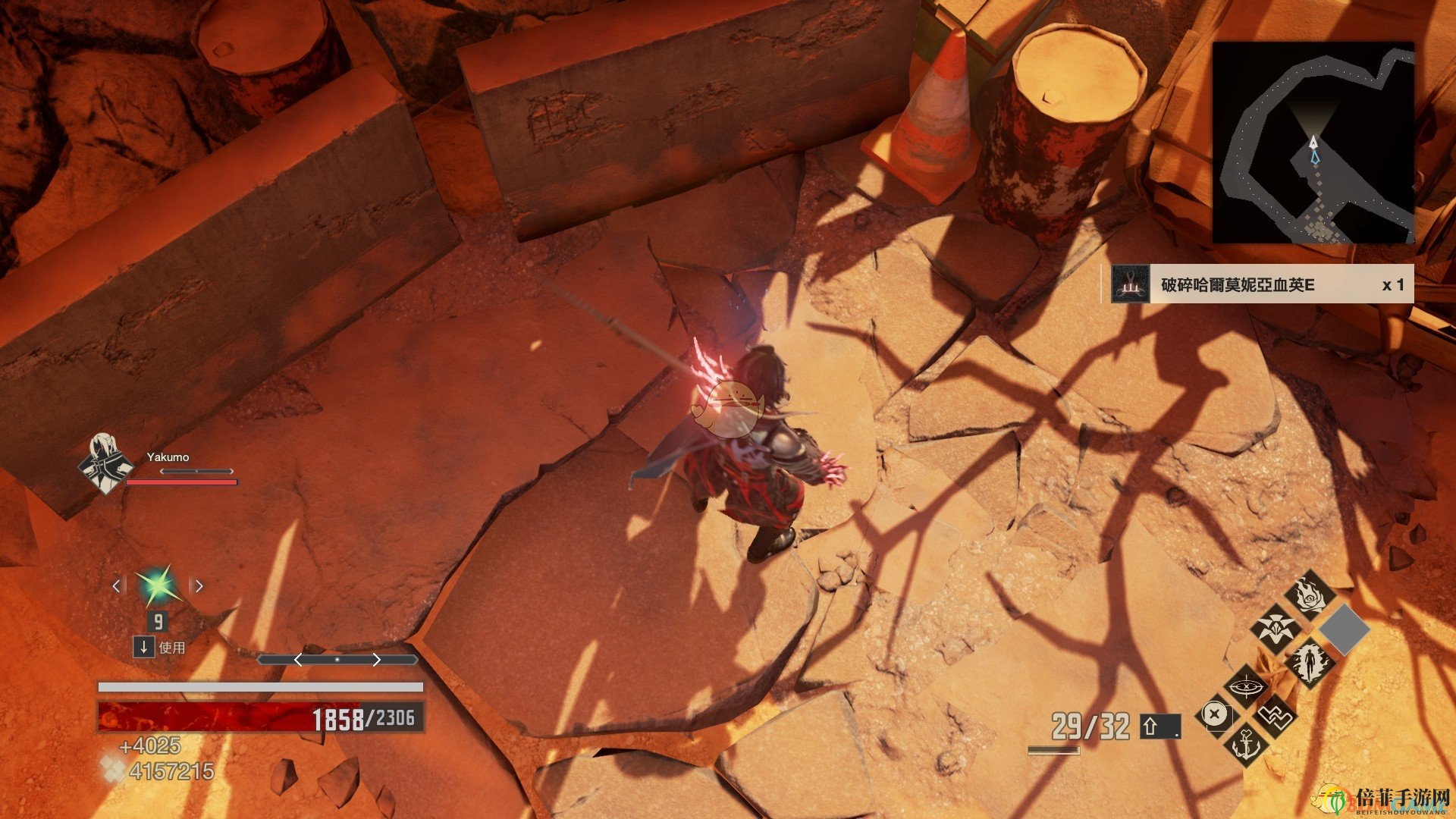Open the minimap in the corner
This screenshot has width=1456, height=819.
[x=1313, y=143]
